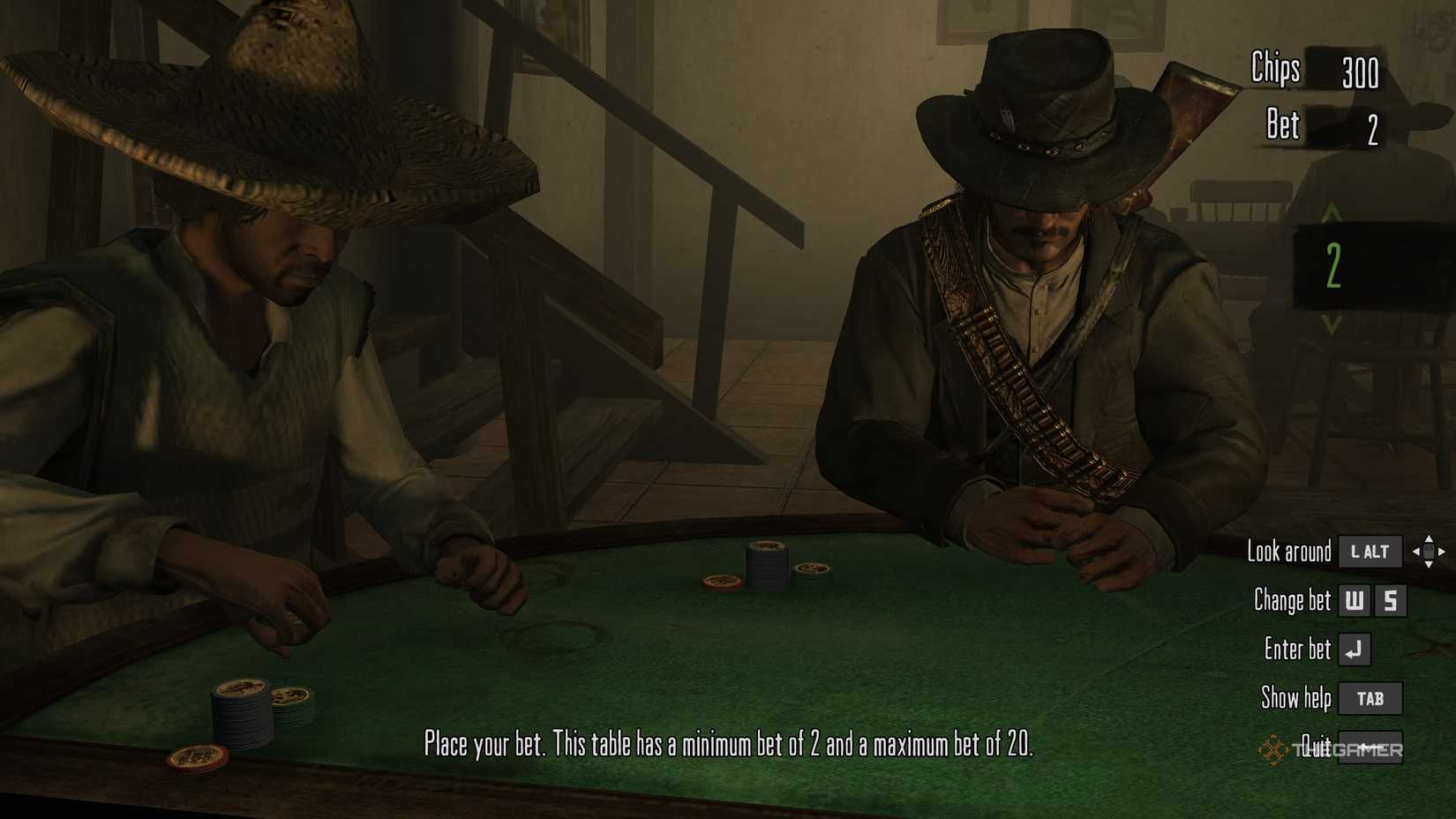Click the green up arrow above the bet amount
The image size is (1456, 819).
(1332, 213)
